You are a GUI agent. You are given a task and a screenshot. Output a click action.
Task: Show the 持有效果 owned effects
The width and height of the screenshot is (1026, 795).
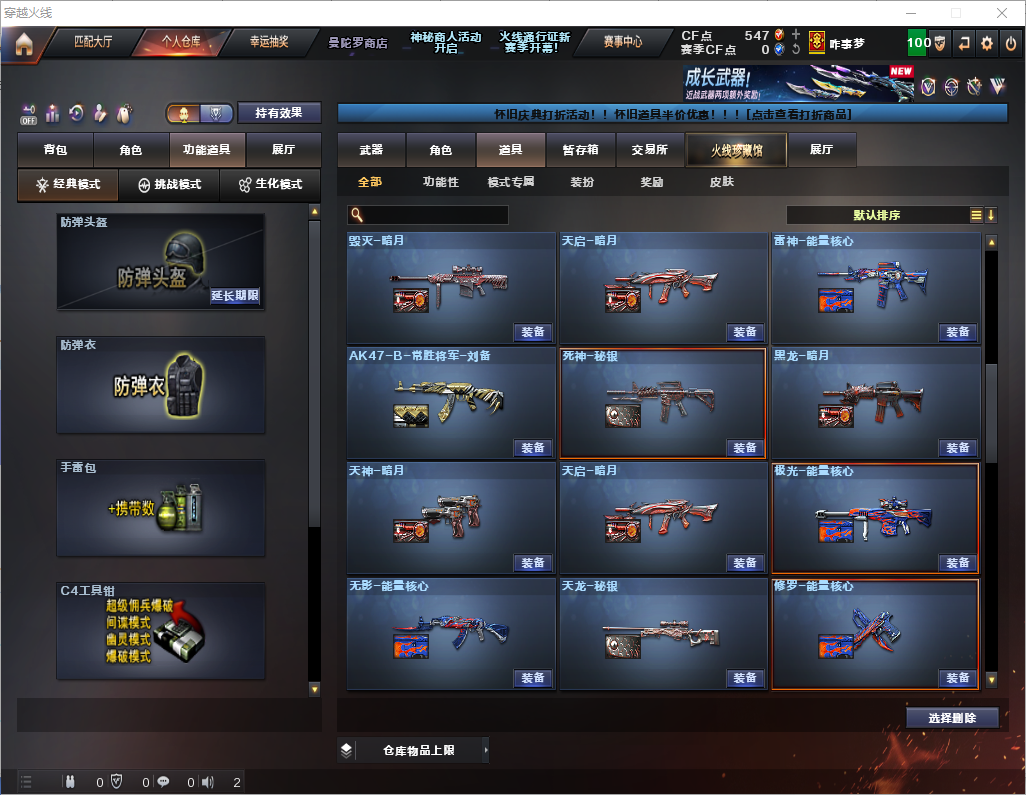point(279,113)
